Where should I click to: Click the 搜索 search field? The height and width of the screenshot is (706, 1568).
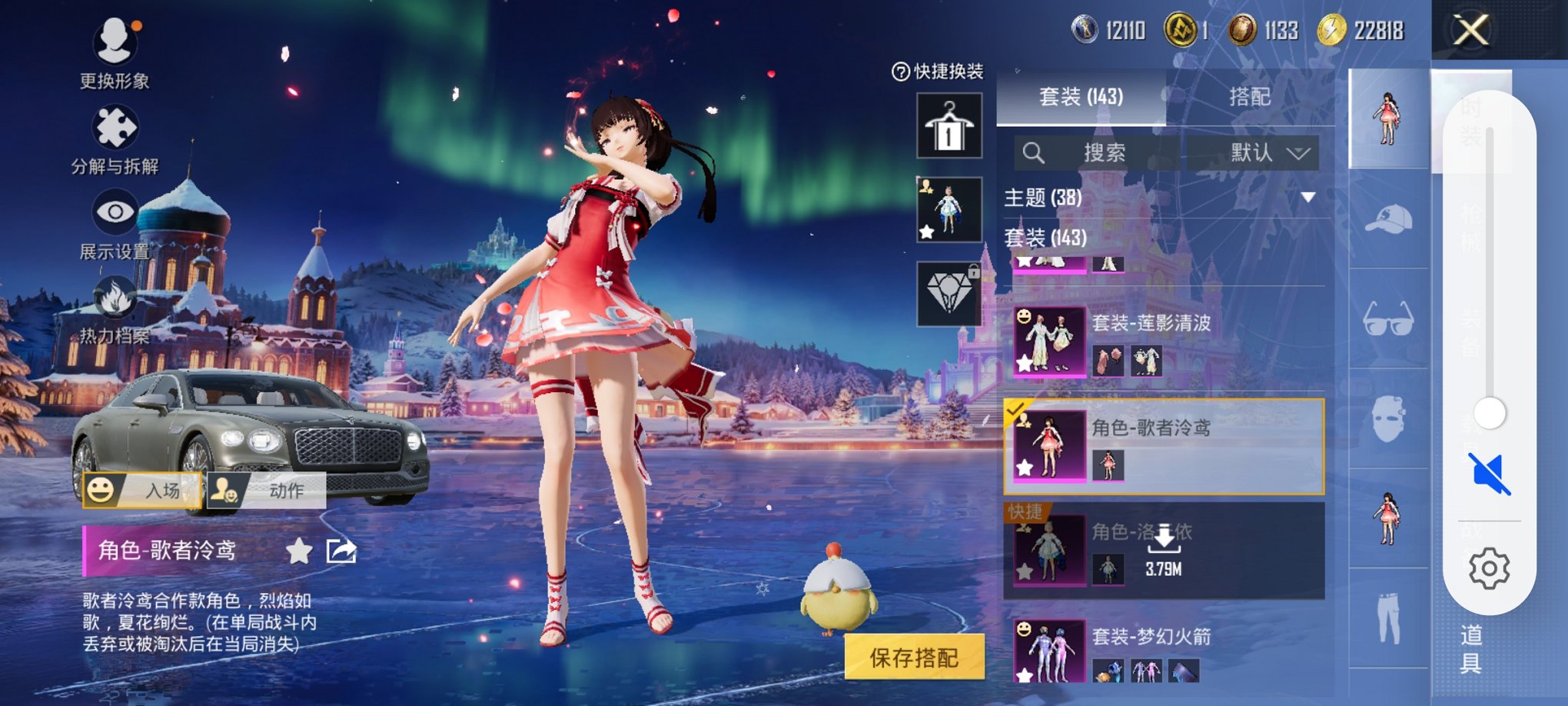point(1104,153)
